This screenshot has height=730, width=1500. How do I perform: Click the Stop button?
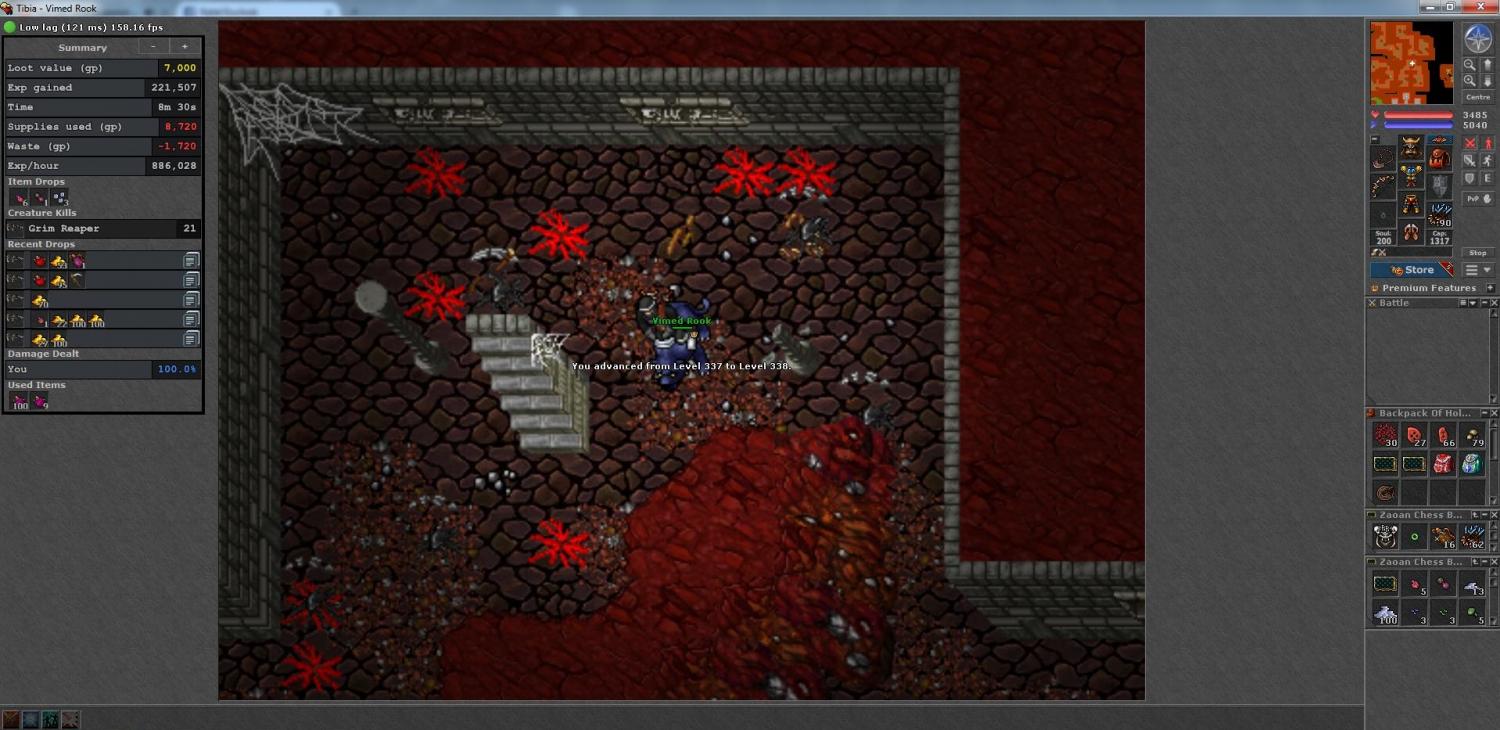pyautogui.click(x=1477, y=253)
